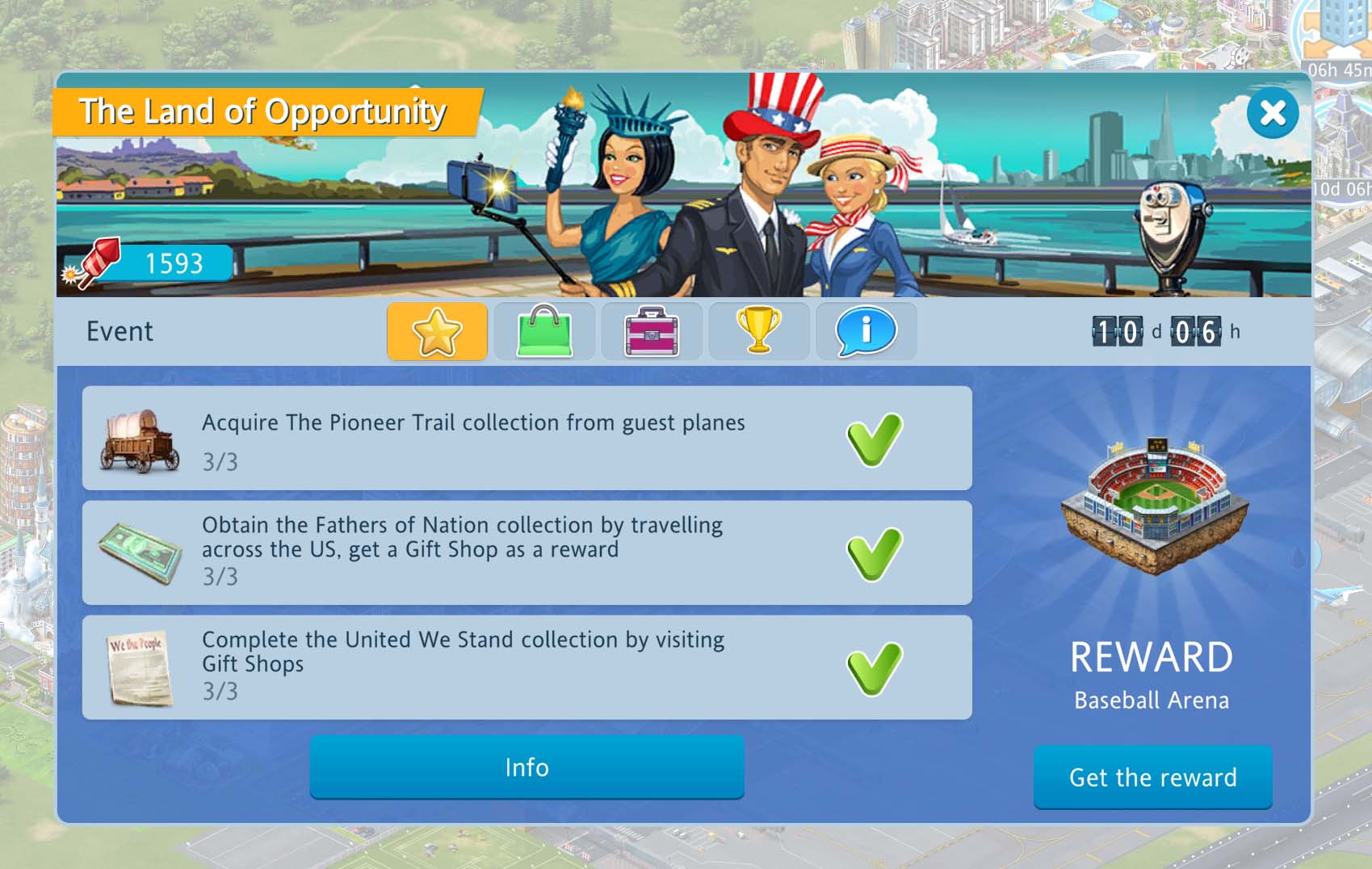Close the Land of Opportunity event window
The height and width of the screenshot is (869, 1372).
(x=1272, y=113)
